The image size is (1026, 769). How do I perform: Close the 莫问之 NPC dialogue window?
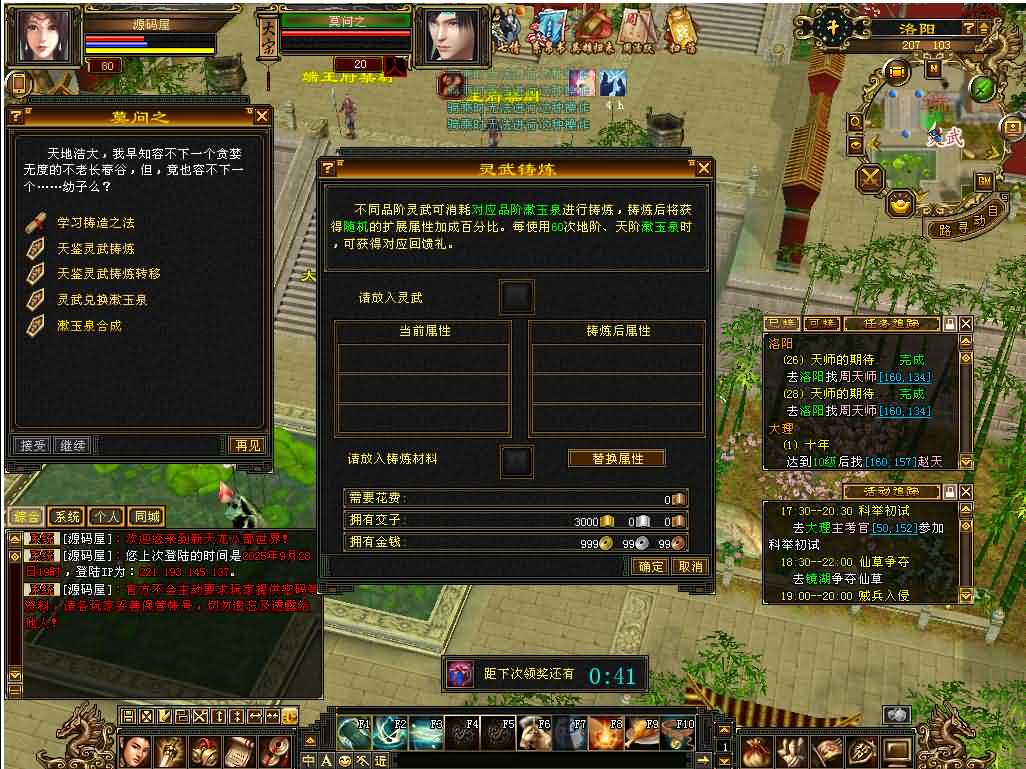click(x=262, y=116)
